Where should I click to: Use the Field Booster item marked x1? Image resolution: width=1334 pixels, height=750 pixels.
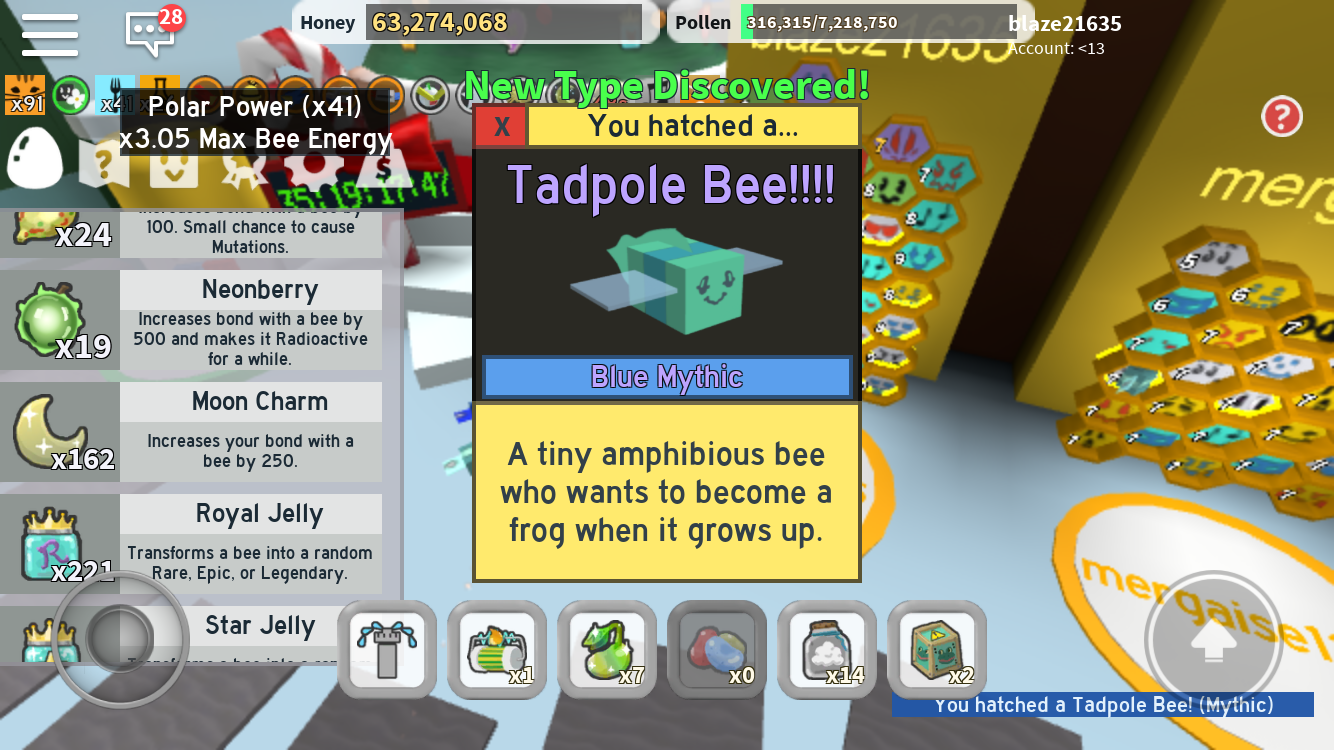tap(496, 648)
